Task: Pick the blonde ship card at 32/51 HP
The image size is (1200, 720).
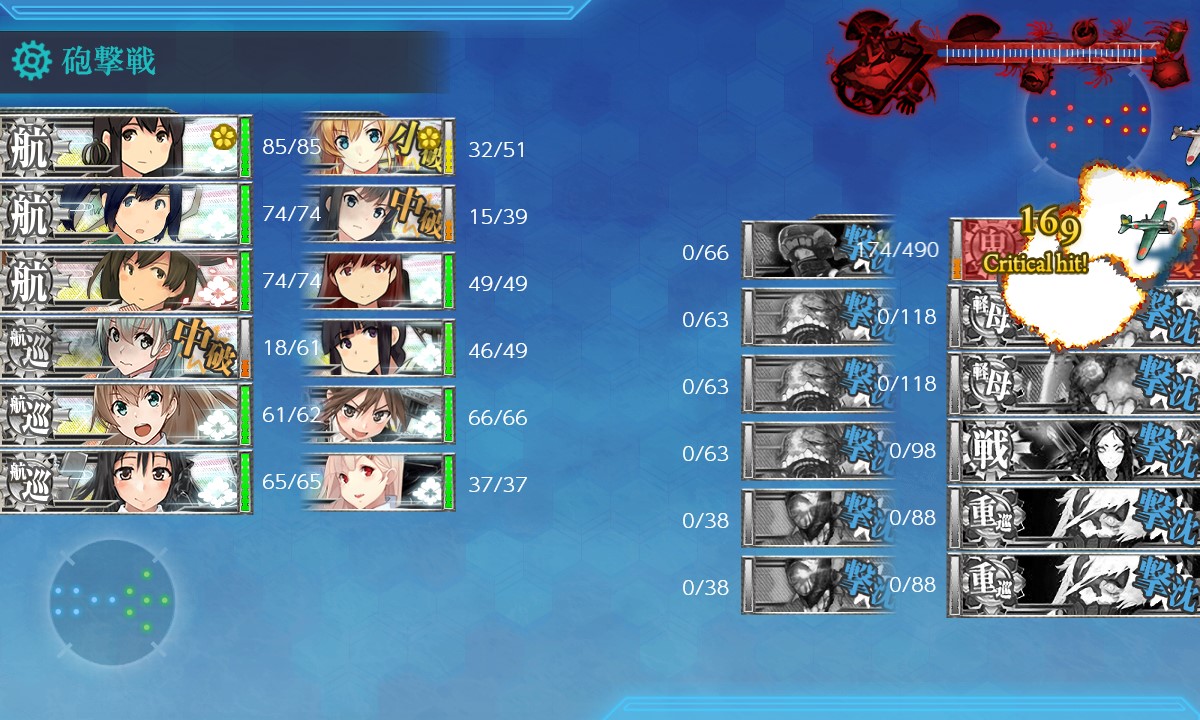Action: pos(378,148)
